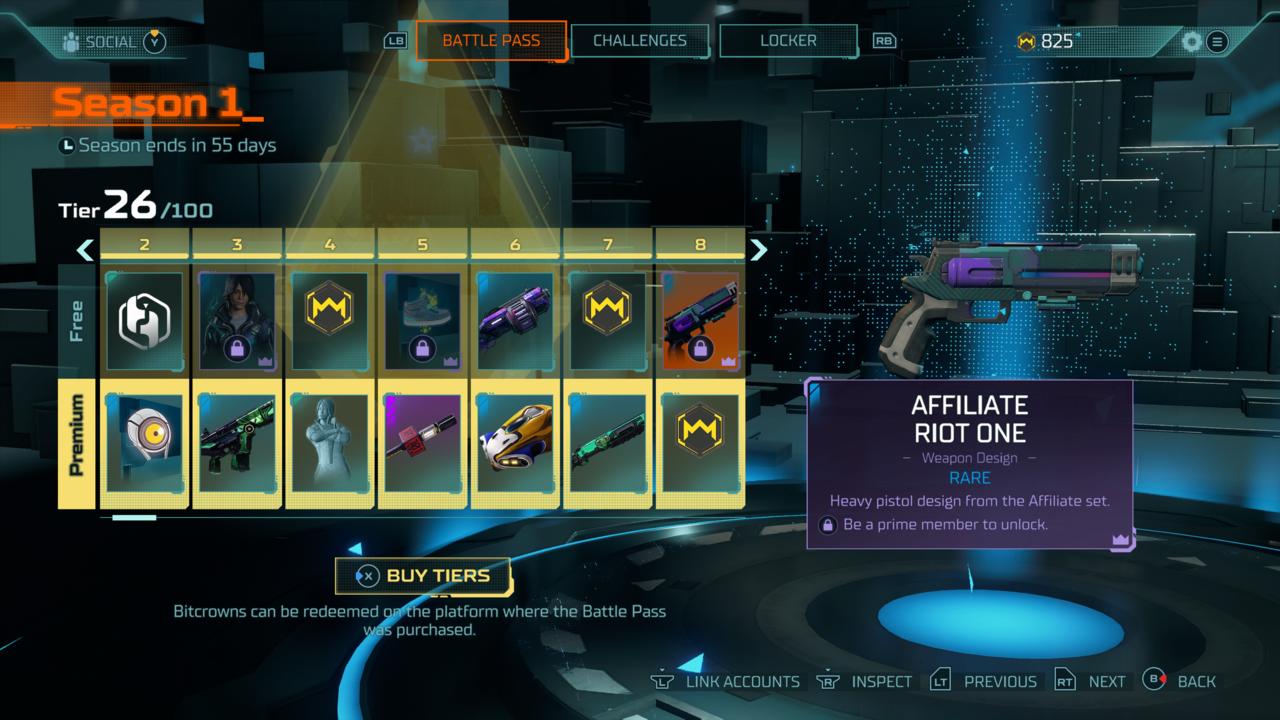Click the Buy Tiers button
Viewport: 1280px width, 720px height.
click(424, 576)
